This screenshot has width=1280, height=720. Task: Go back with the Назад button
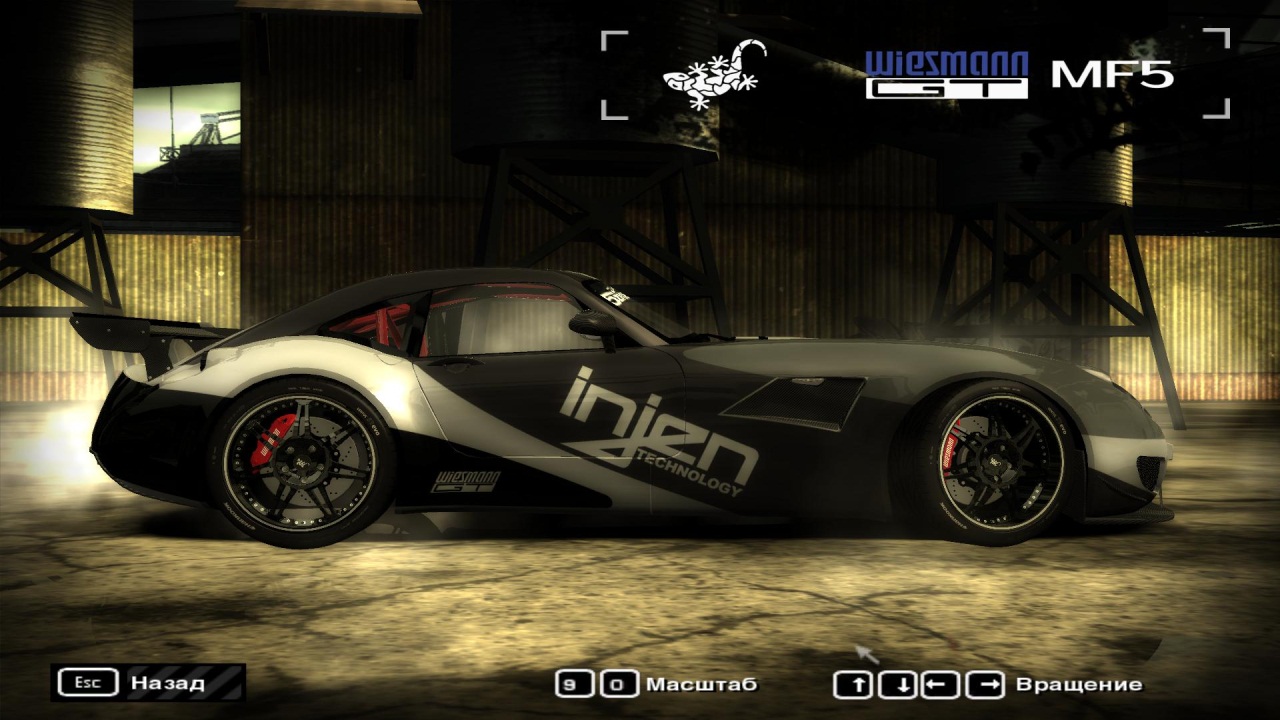[148, 683]
